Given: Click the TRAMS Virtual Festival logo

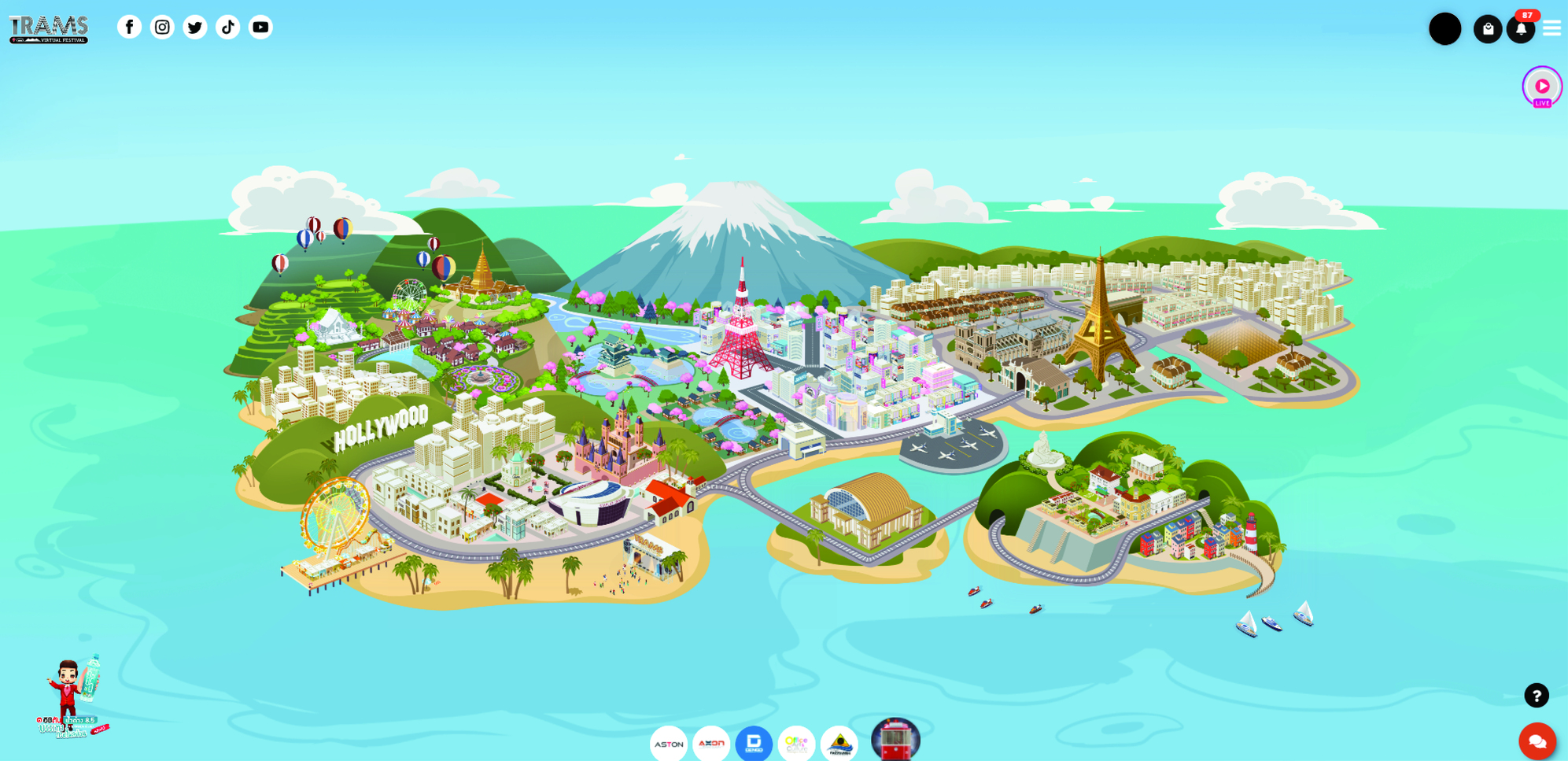Looking at the screenshot, I should click(x=49, y=29).
